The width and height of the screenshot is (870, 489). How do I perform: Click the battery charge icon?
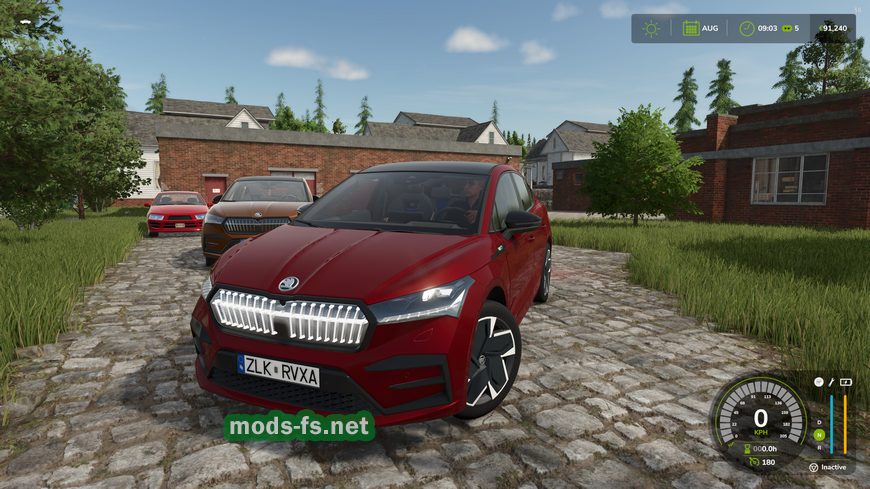(845, 382)
